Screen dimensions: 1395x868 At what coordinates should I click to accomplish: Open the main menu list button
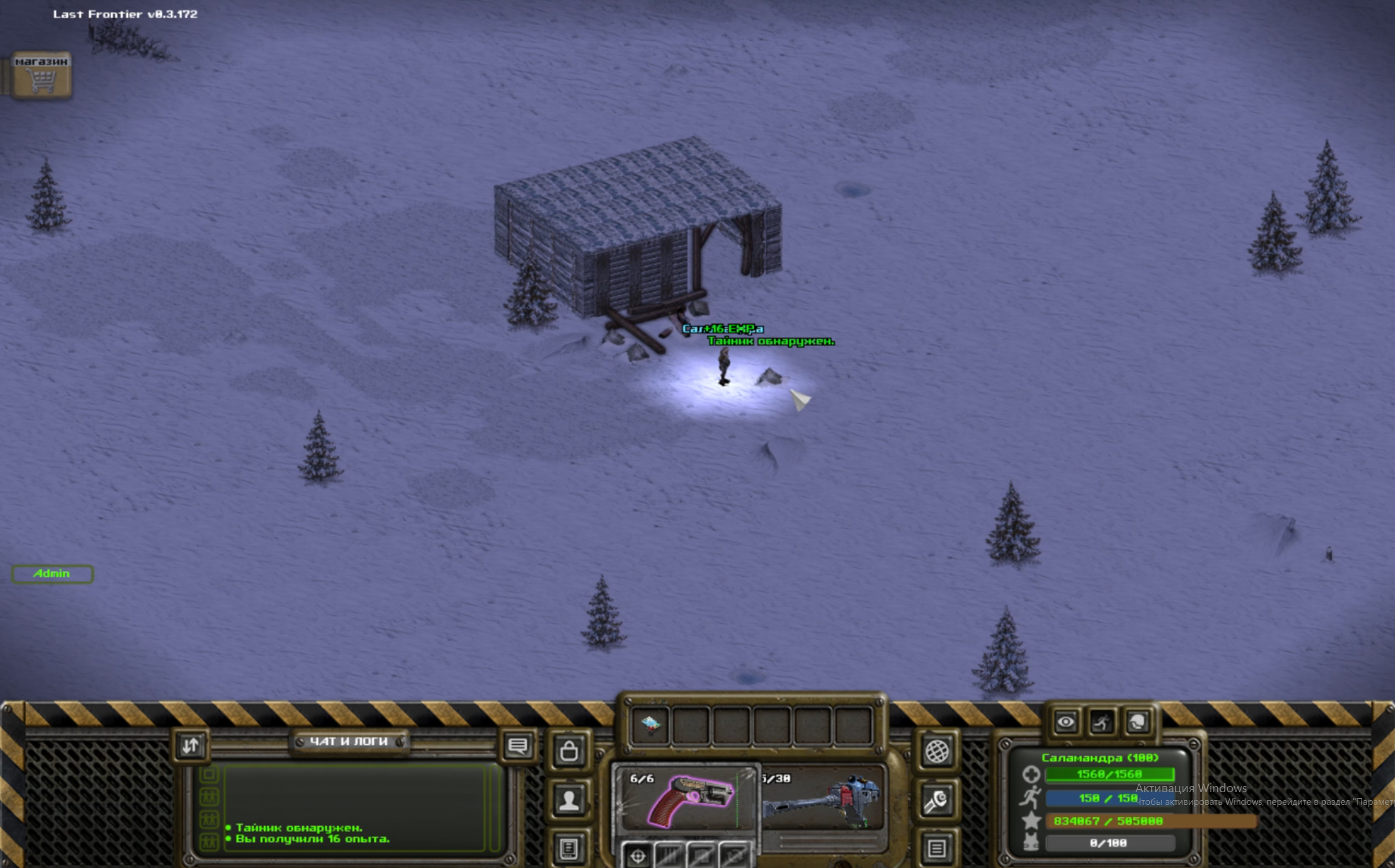point(936,848)
